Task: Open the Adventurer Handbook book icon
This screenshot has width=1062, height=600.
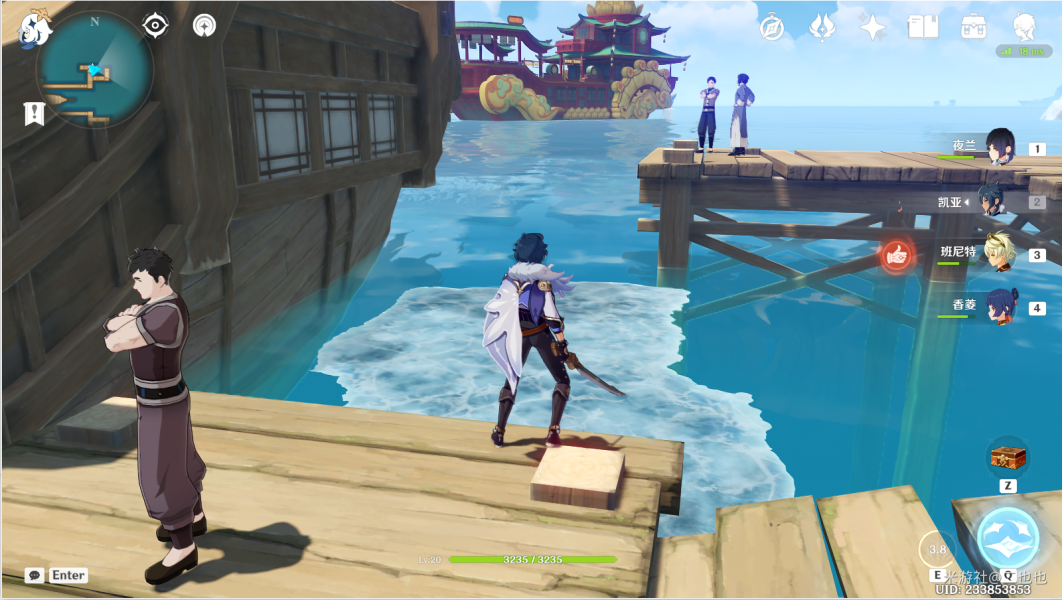Action: [921, 27]
